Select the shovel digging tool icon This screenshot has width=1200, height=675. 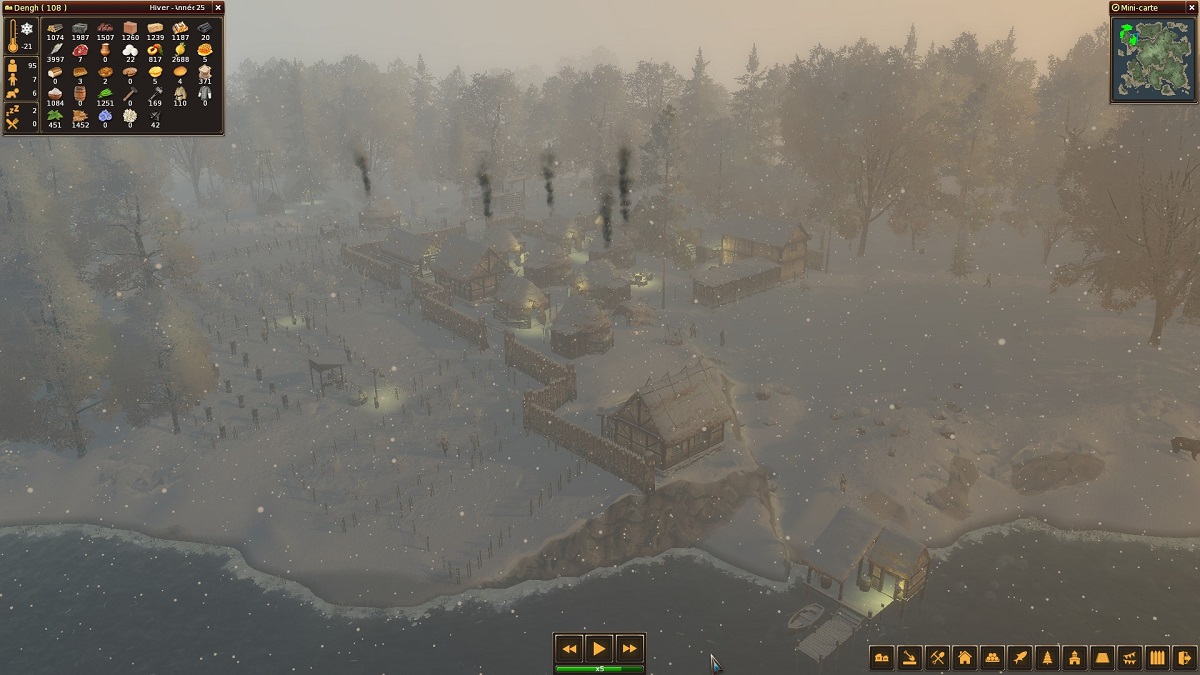click(x=909, y=658)
